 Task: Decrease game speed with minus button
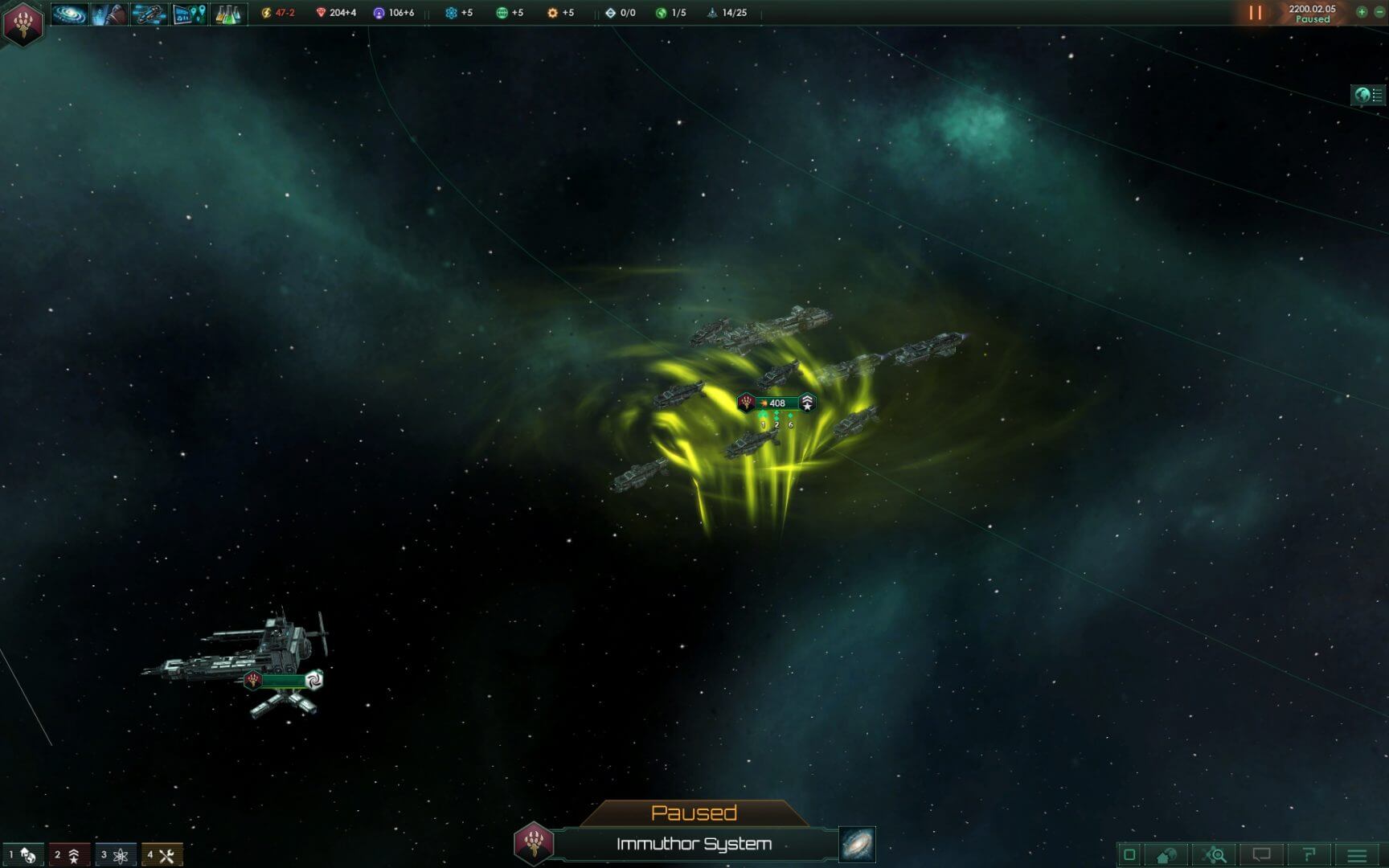1379,12
